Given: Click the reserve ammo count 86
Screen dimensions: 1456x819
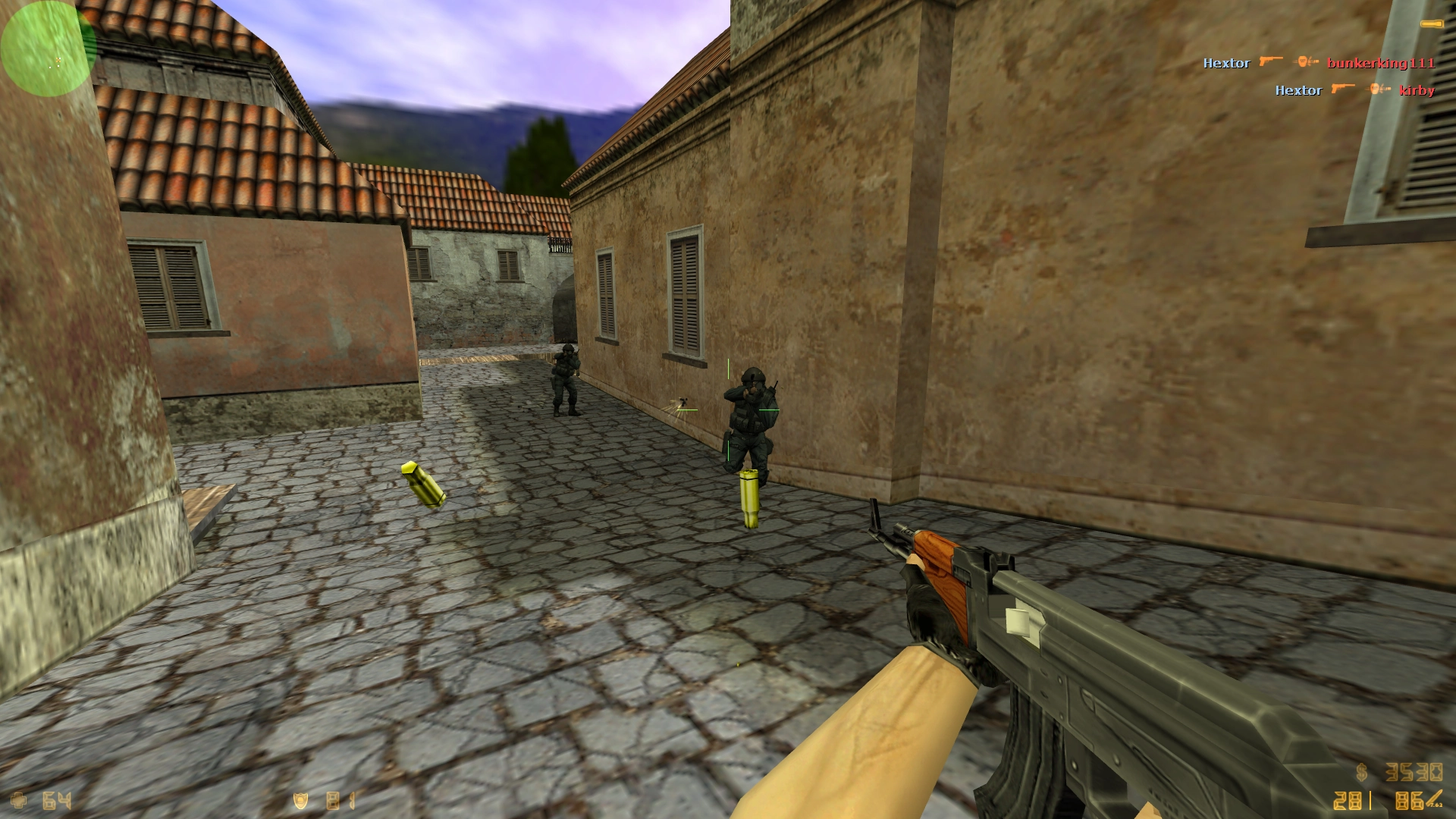Looking at the screenshot, I should [x=1410, y=802].
